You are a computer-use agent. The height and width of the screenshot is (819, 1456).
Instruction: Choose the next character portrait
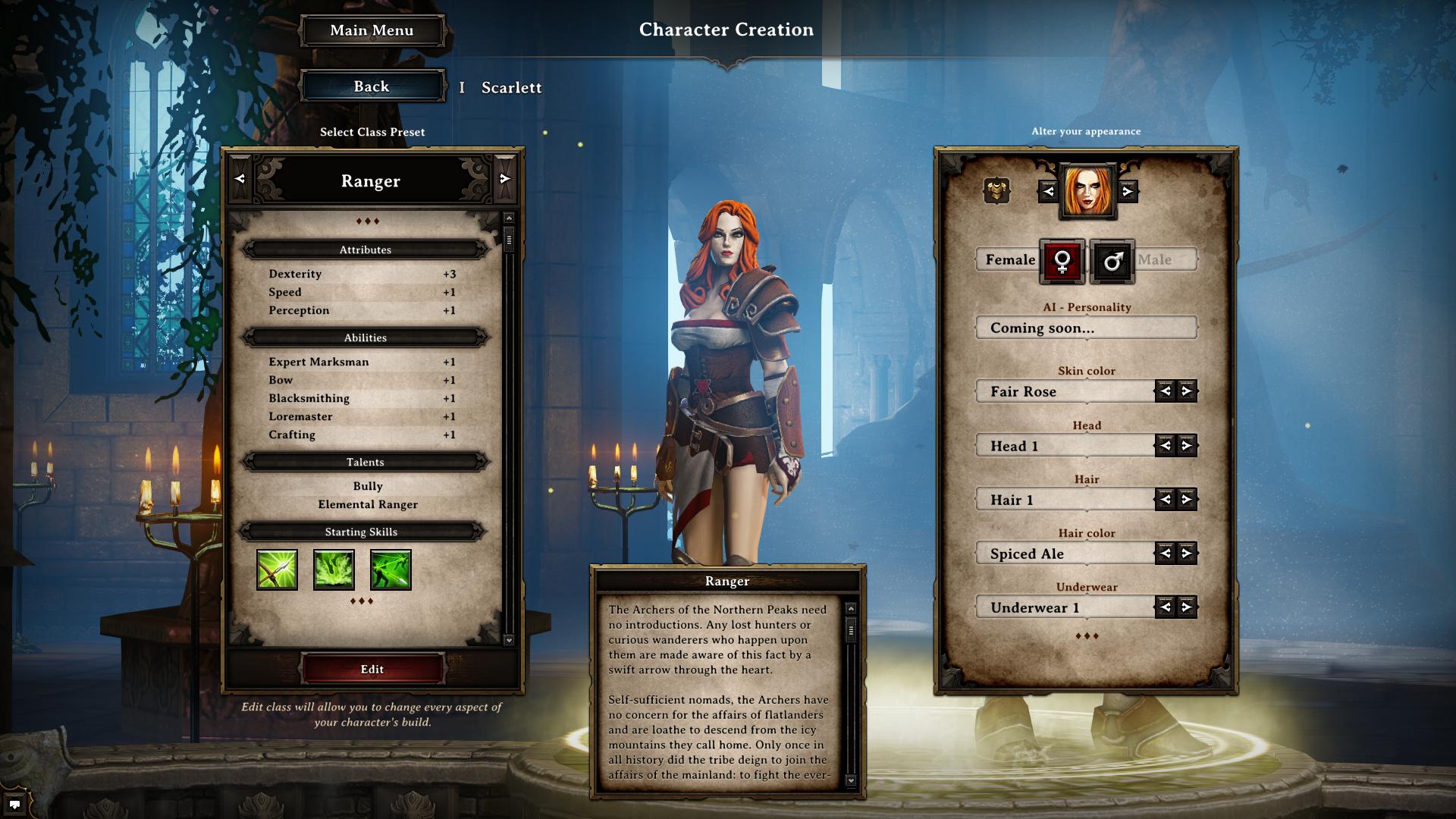click(x=1128, y=192)
